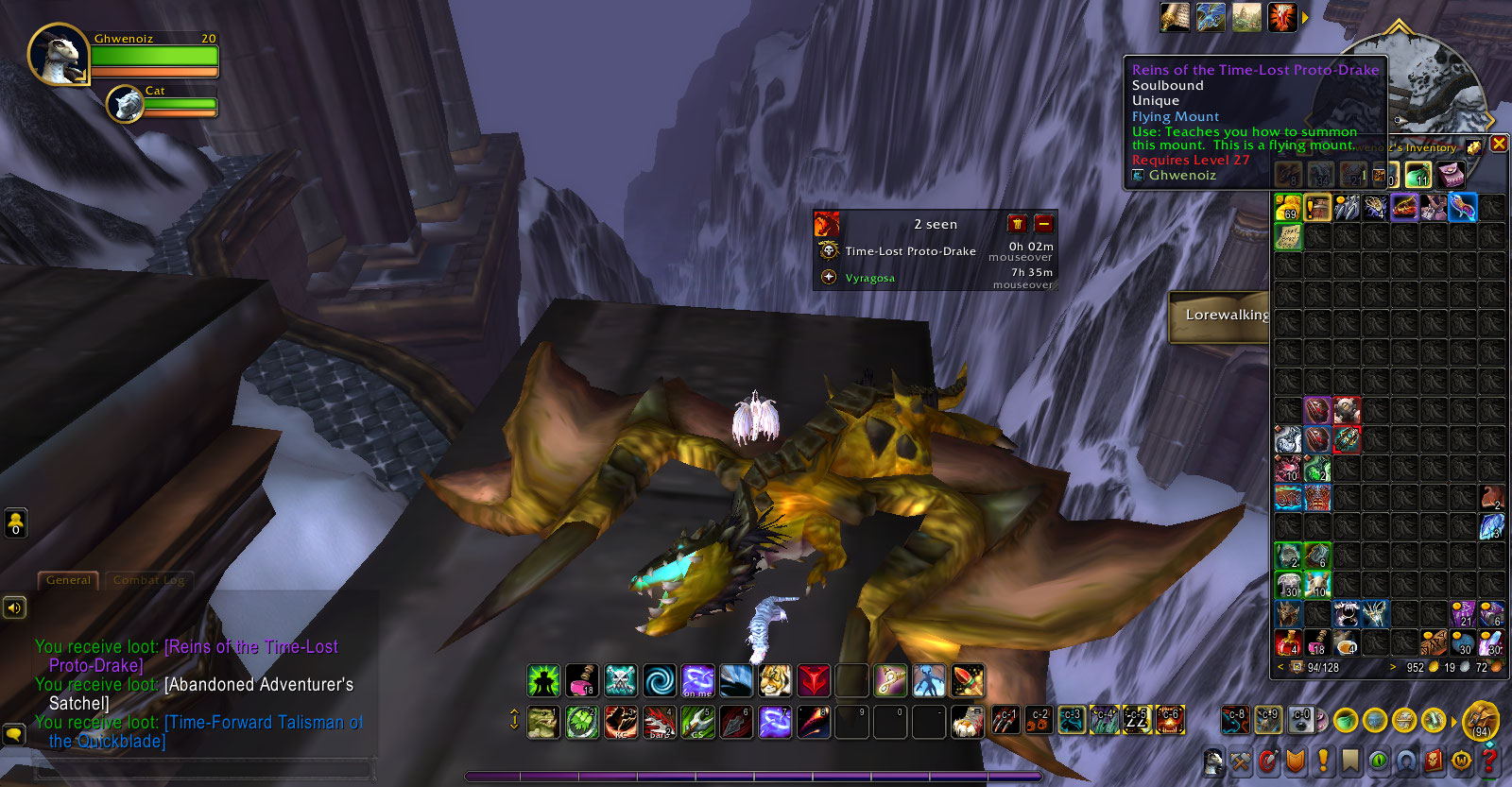The width and height of the screenshot is (1512, 787).
Task: Open the main backpack with the (94) counter
Action: (1481, 722)
